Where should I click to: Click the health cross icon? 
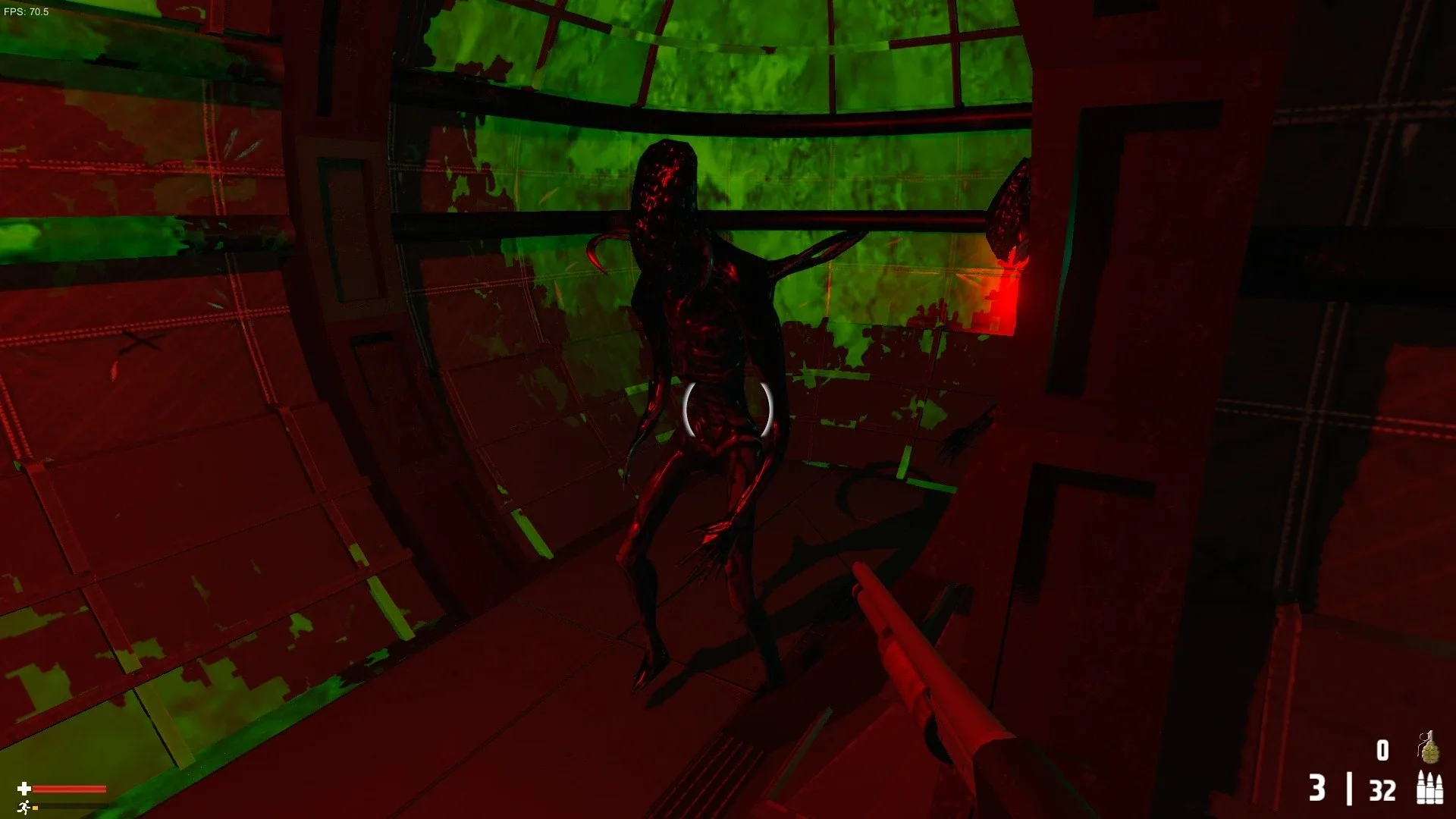coord(24,787)
